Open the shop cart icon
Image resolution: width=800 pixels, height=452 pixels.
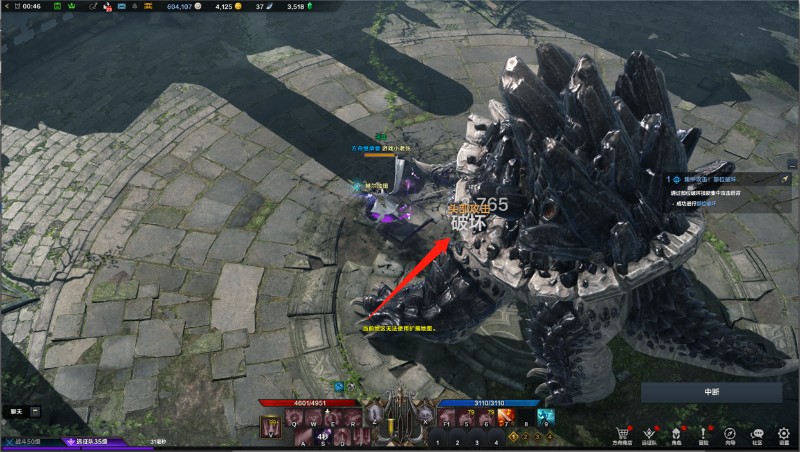(623, 434)
